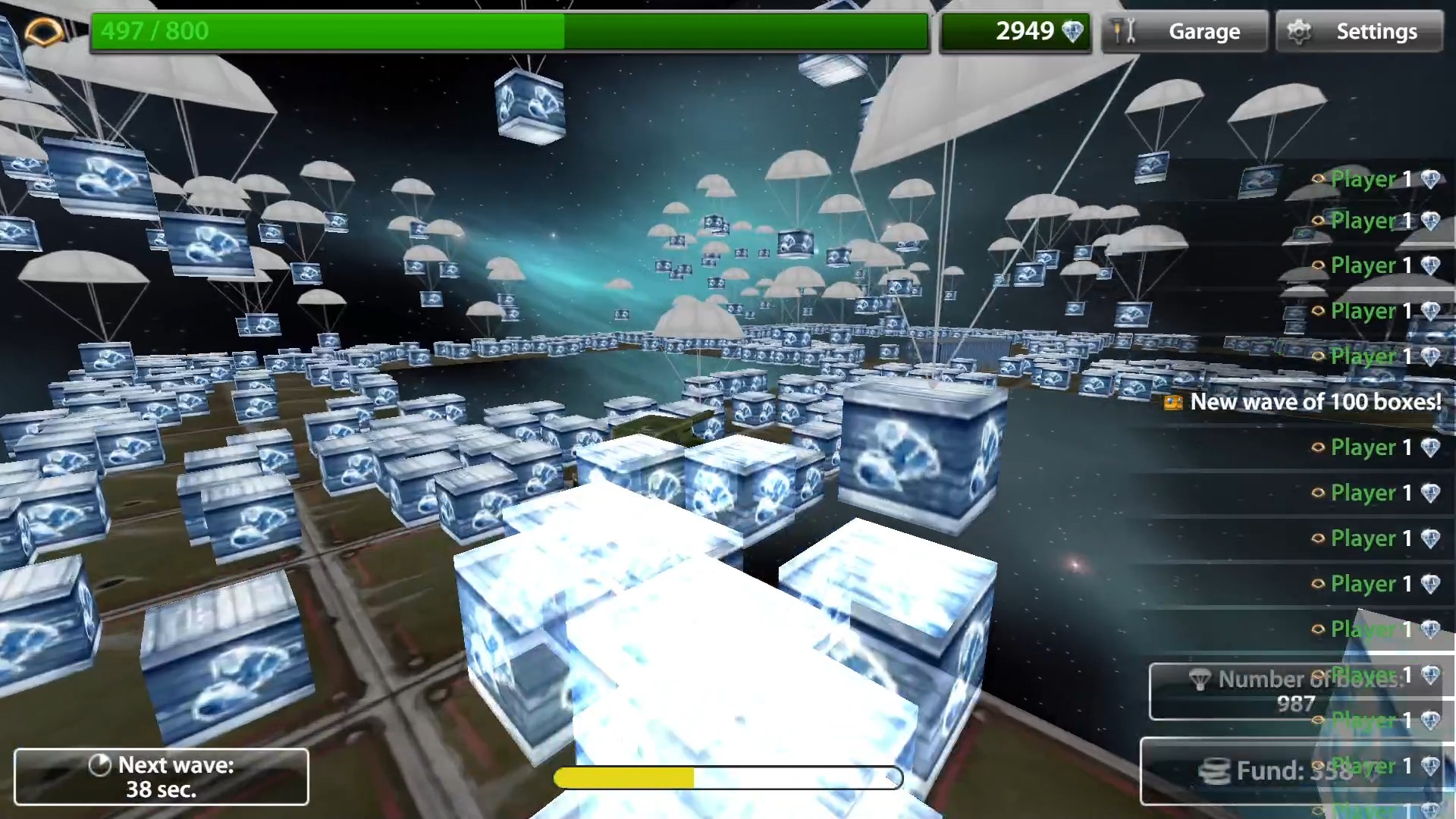Click the New wave of 100 boxes notification
This screenshot has height=819, width=1456.
tap(1314, 403)
